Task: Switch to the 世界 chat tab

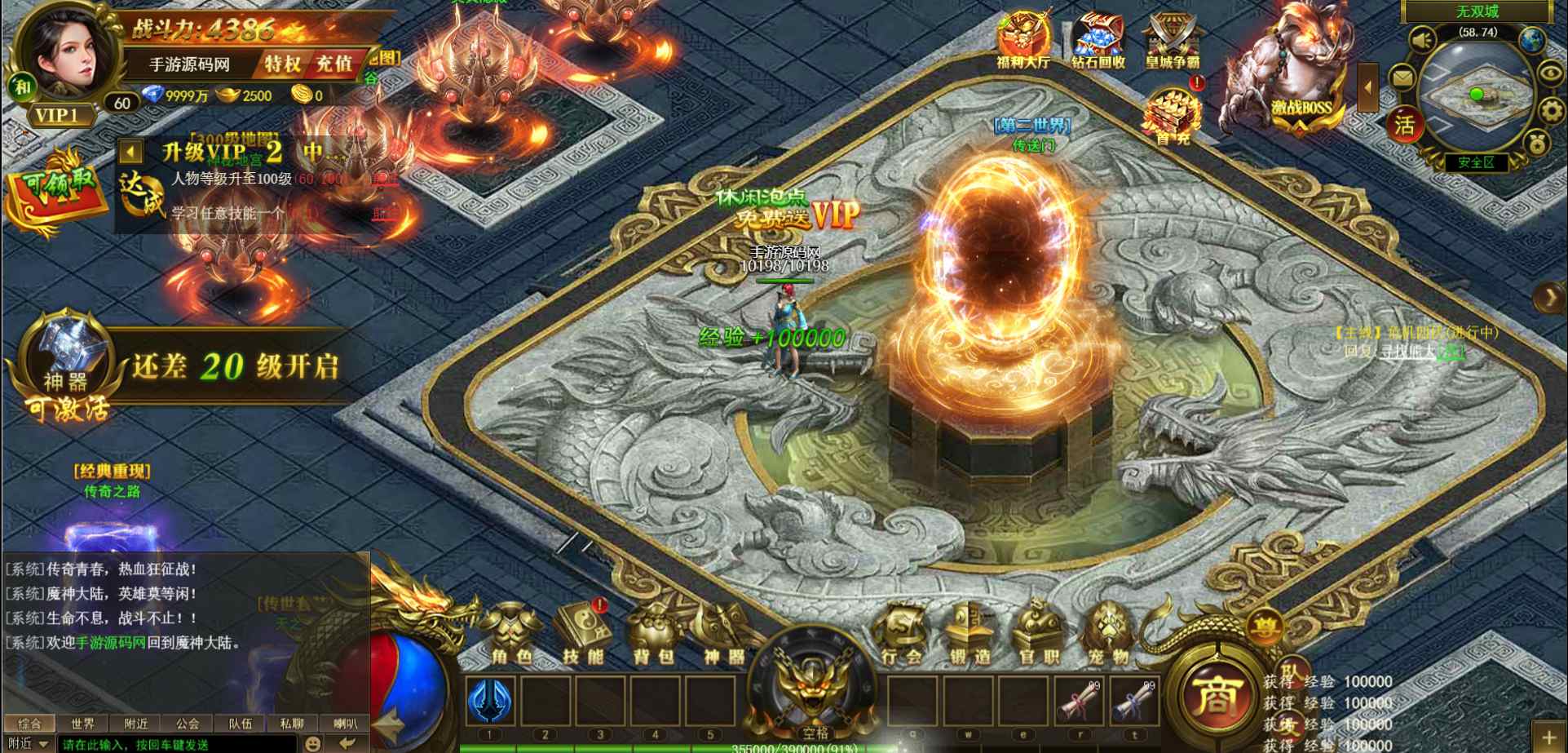Action: tap(82, 724)
